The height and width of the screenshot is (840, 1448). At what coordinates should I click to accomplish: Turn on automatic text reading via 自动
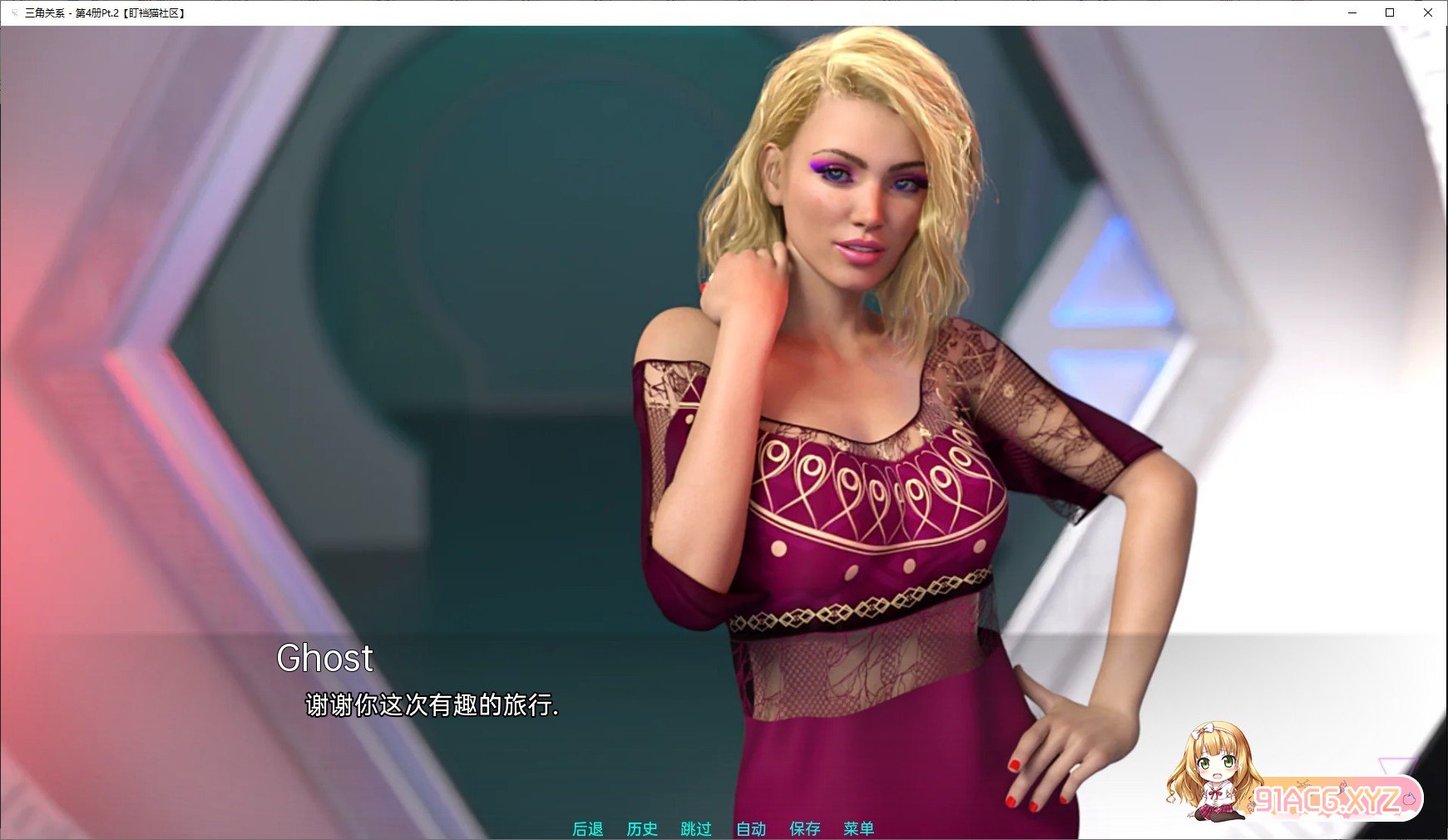pos(749,828)
